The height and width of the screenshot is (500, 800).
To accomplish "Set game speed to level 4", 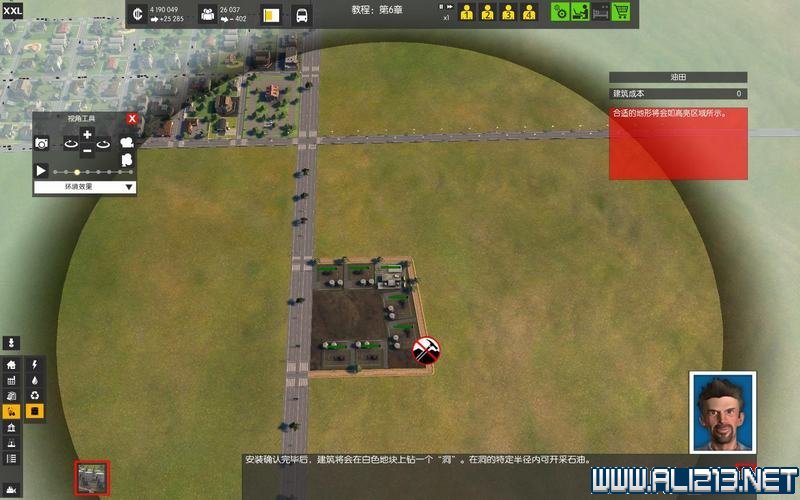I will pyautogui.click(x=529, y=13).
